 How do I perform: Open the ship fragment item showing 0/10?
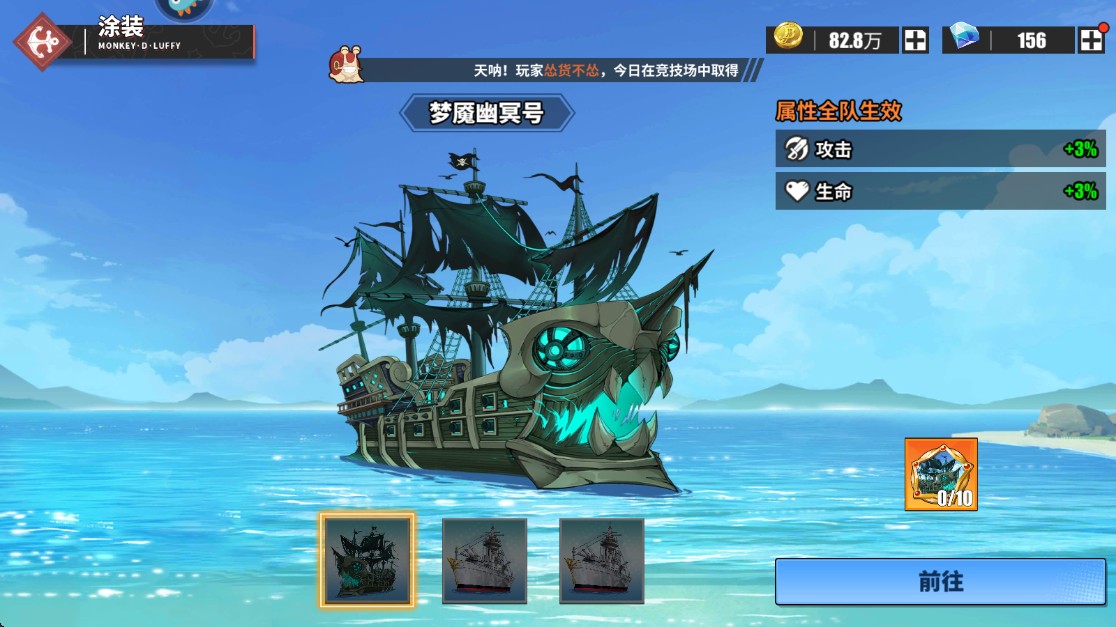point(941,474)
